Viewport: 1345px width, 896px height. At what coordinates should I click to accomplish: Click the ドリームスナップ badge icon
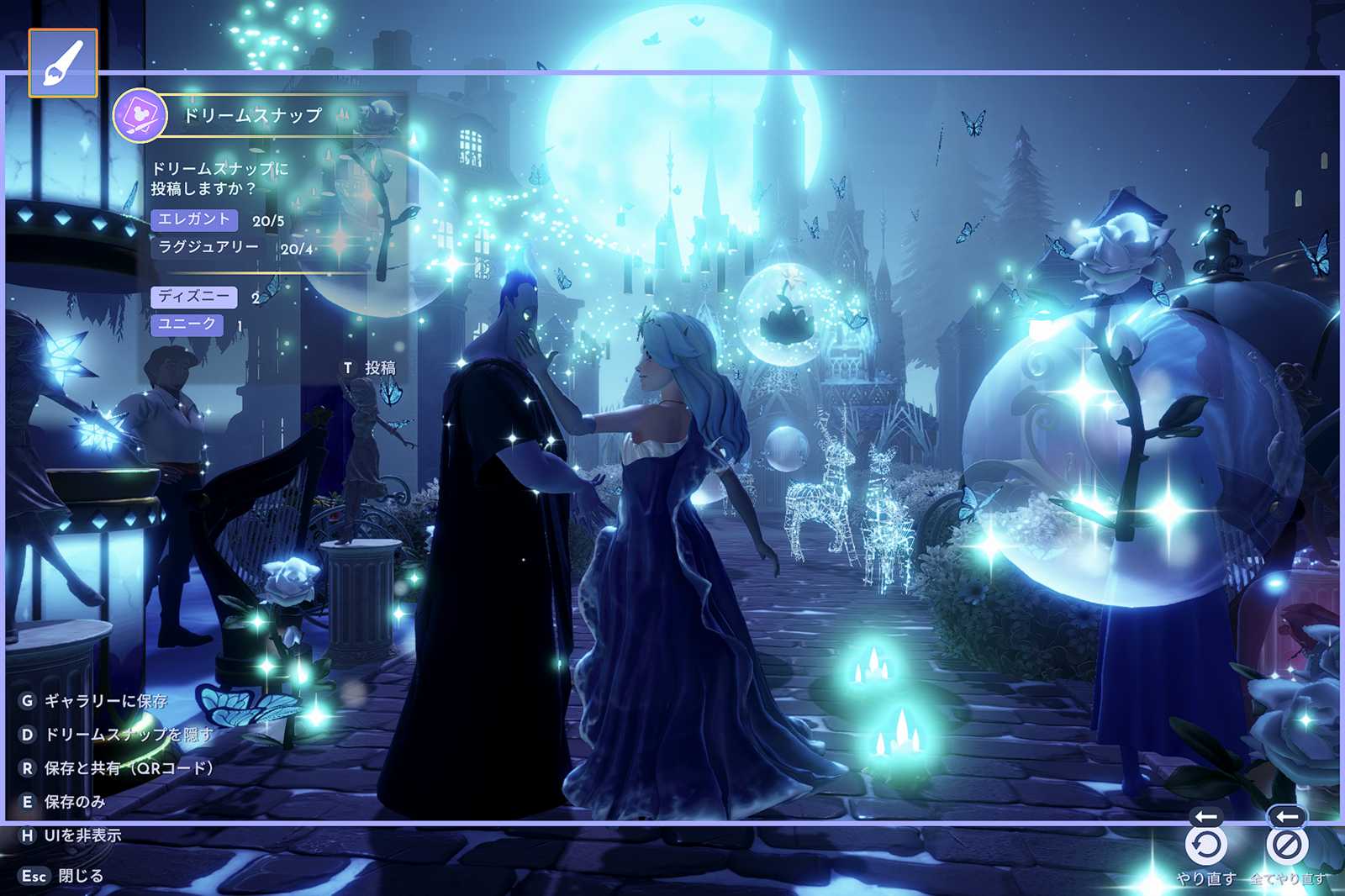point(139,115)
